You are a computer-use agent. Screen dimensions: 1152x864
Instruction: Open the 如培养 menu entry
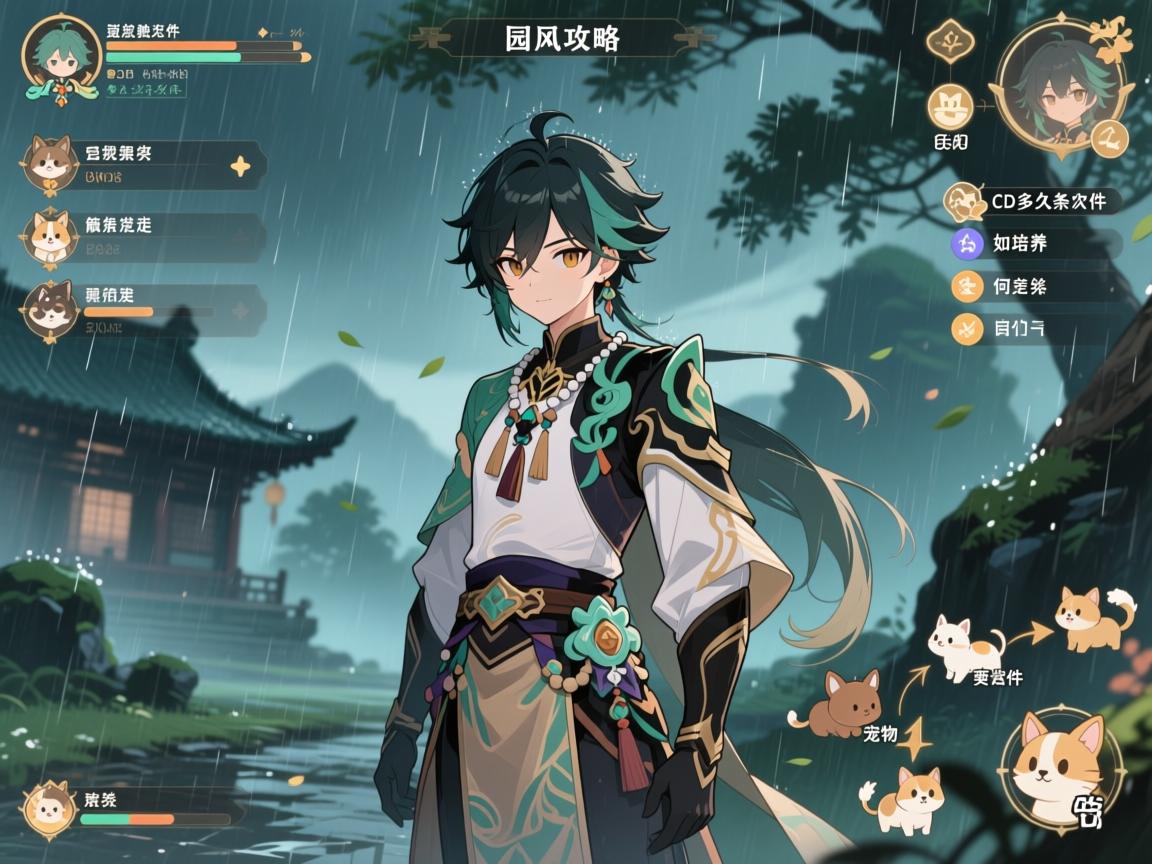coord(1035,243)
